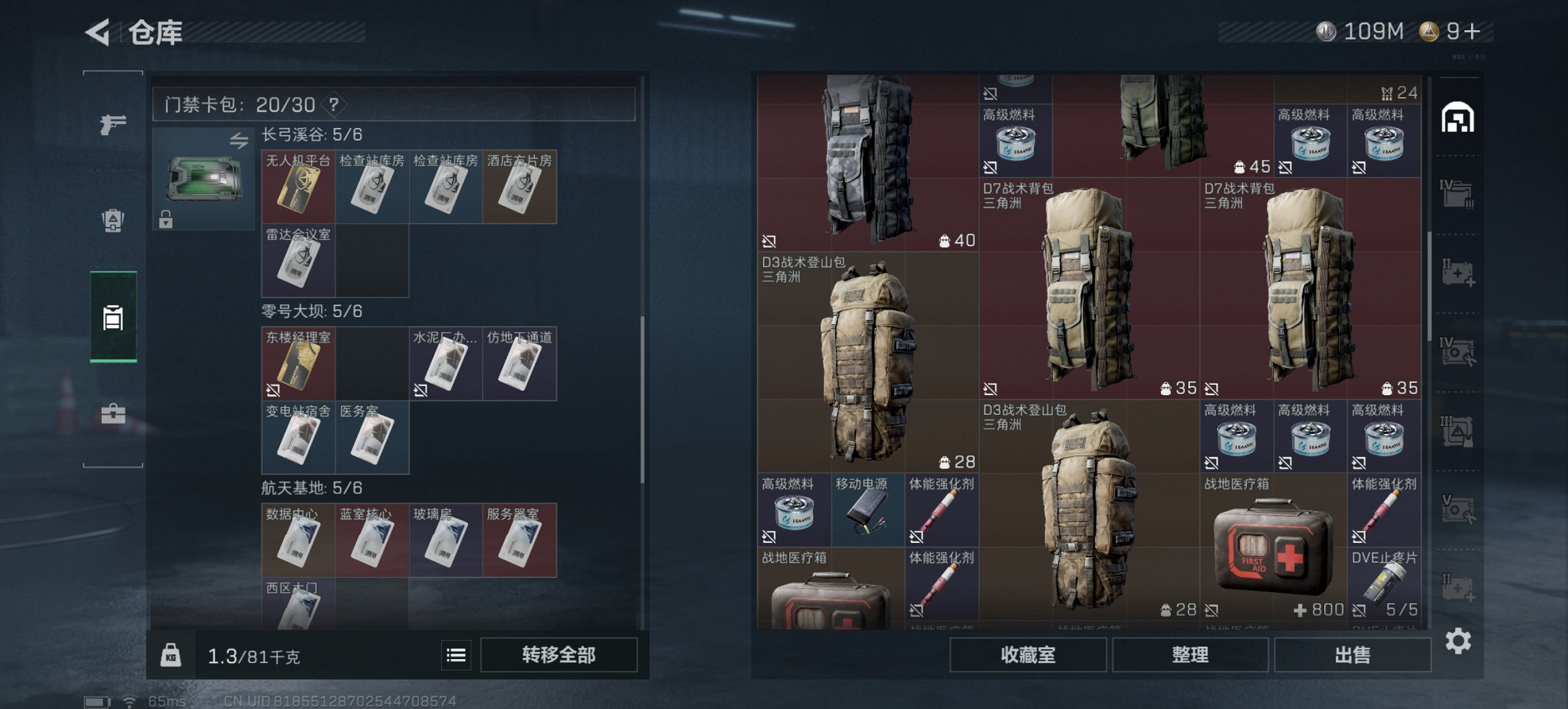
Task: Open the chest rig gear icon in the left sidebar
Action: pos(113,222)
